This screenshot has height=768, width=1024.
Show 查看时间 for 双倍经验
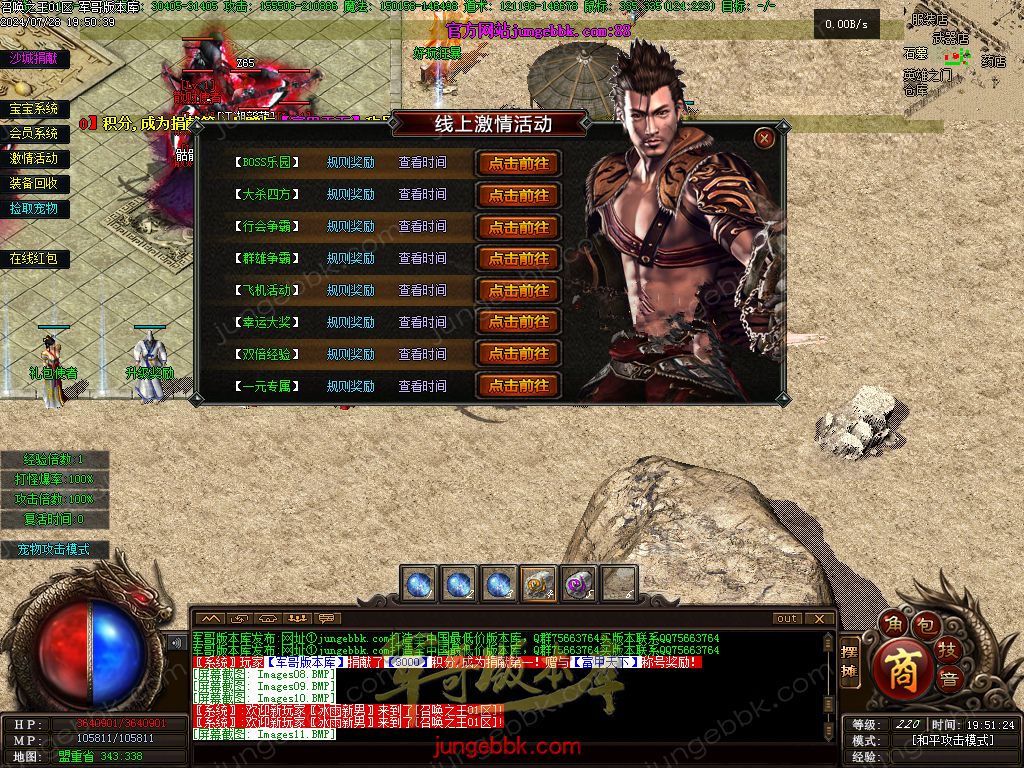tap(422, 354)
